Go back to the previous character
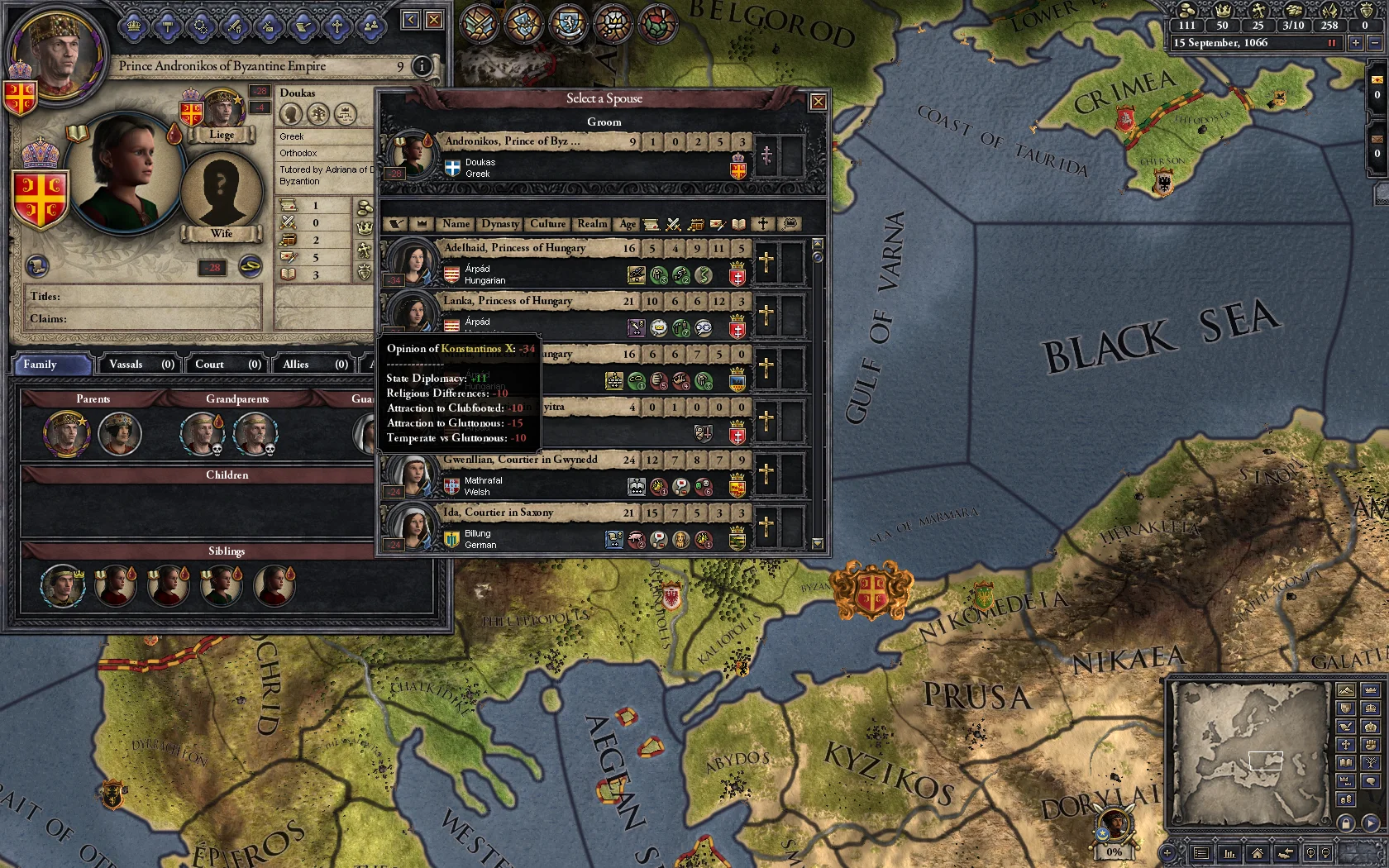 coord(411,20)
